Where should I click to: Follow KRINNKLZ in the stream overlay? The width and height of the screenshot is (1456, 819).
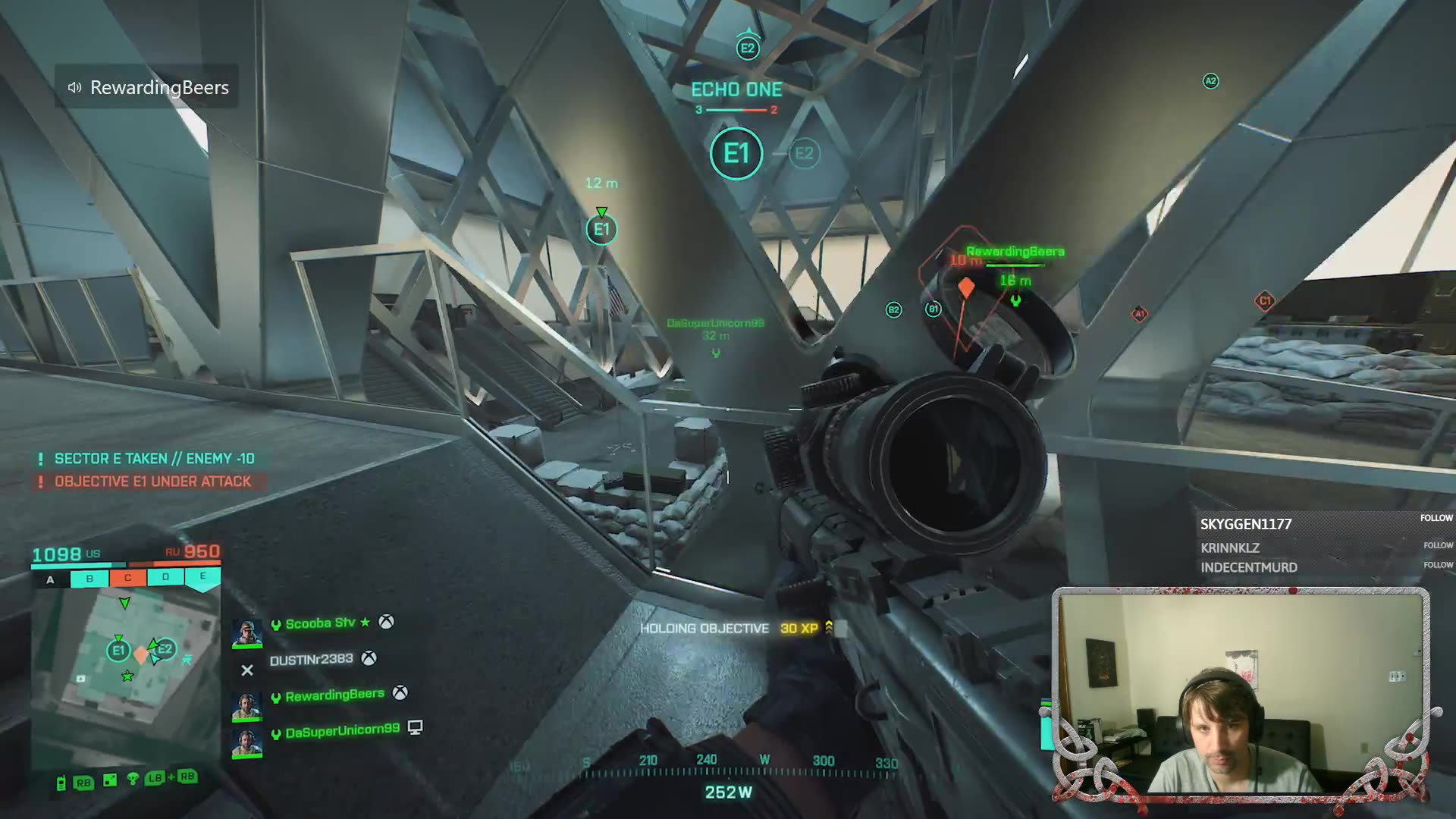click(1438, 545)
